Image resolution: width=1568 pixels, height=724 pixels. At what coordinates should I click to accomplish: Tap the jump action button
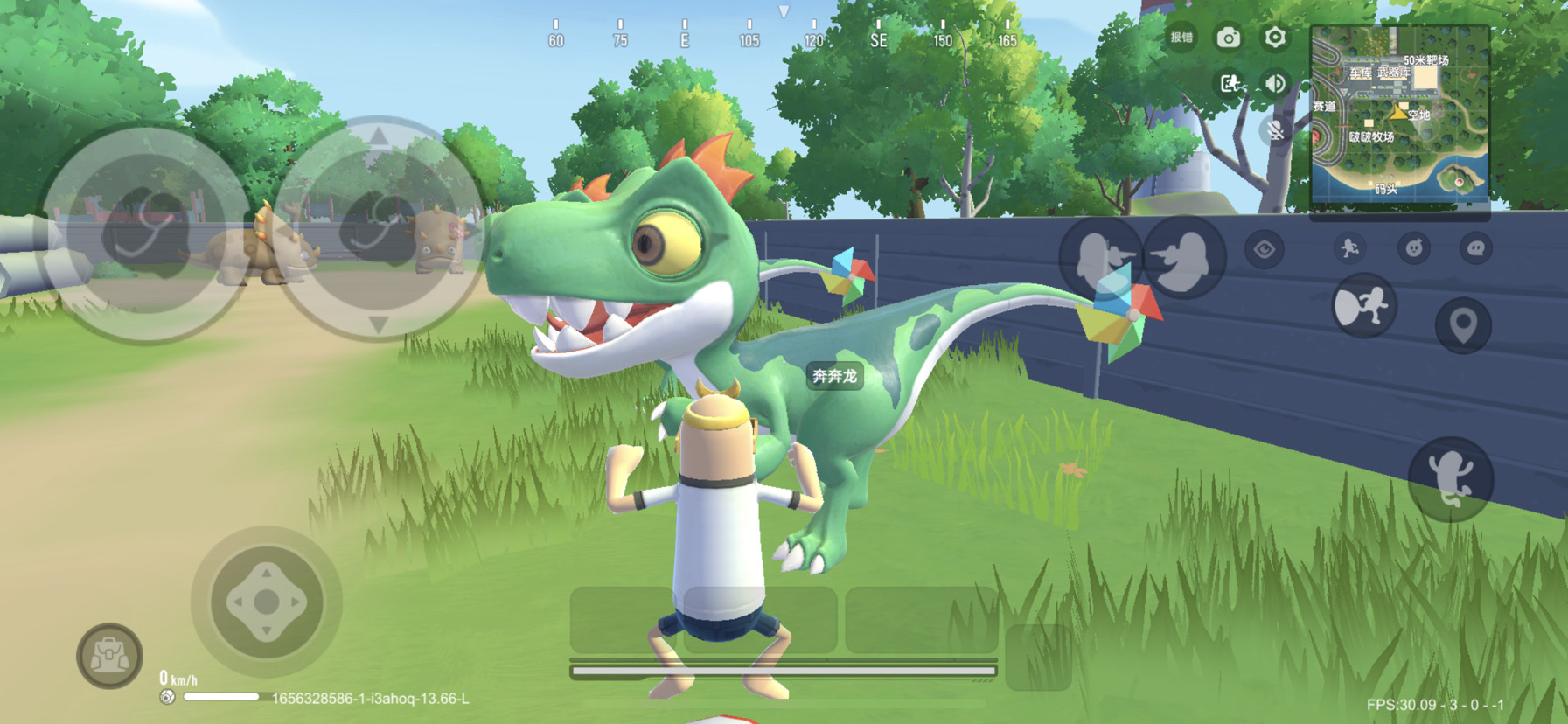click(x=1451, y=478)
